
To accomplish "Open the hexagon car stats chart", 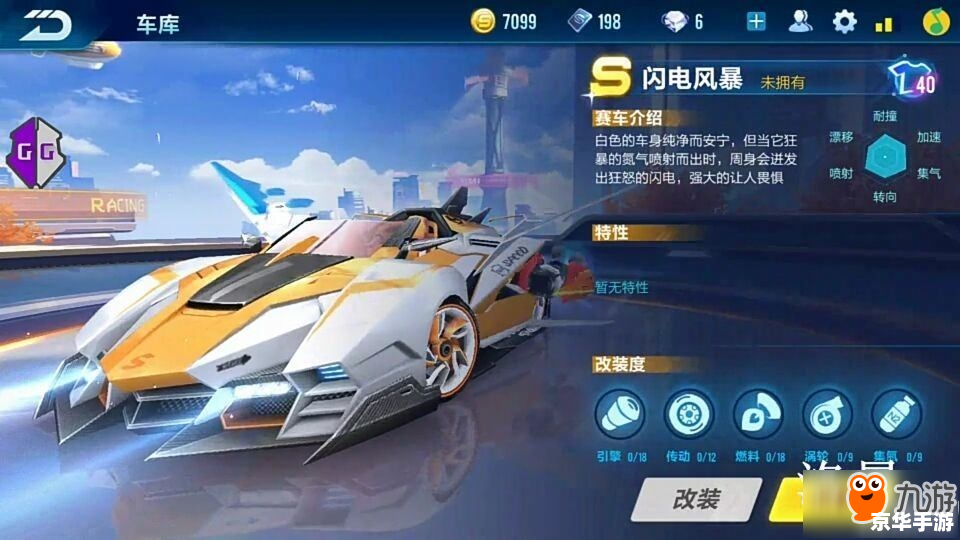I will (884, 154).
